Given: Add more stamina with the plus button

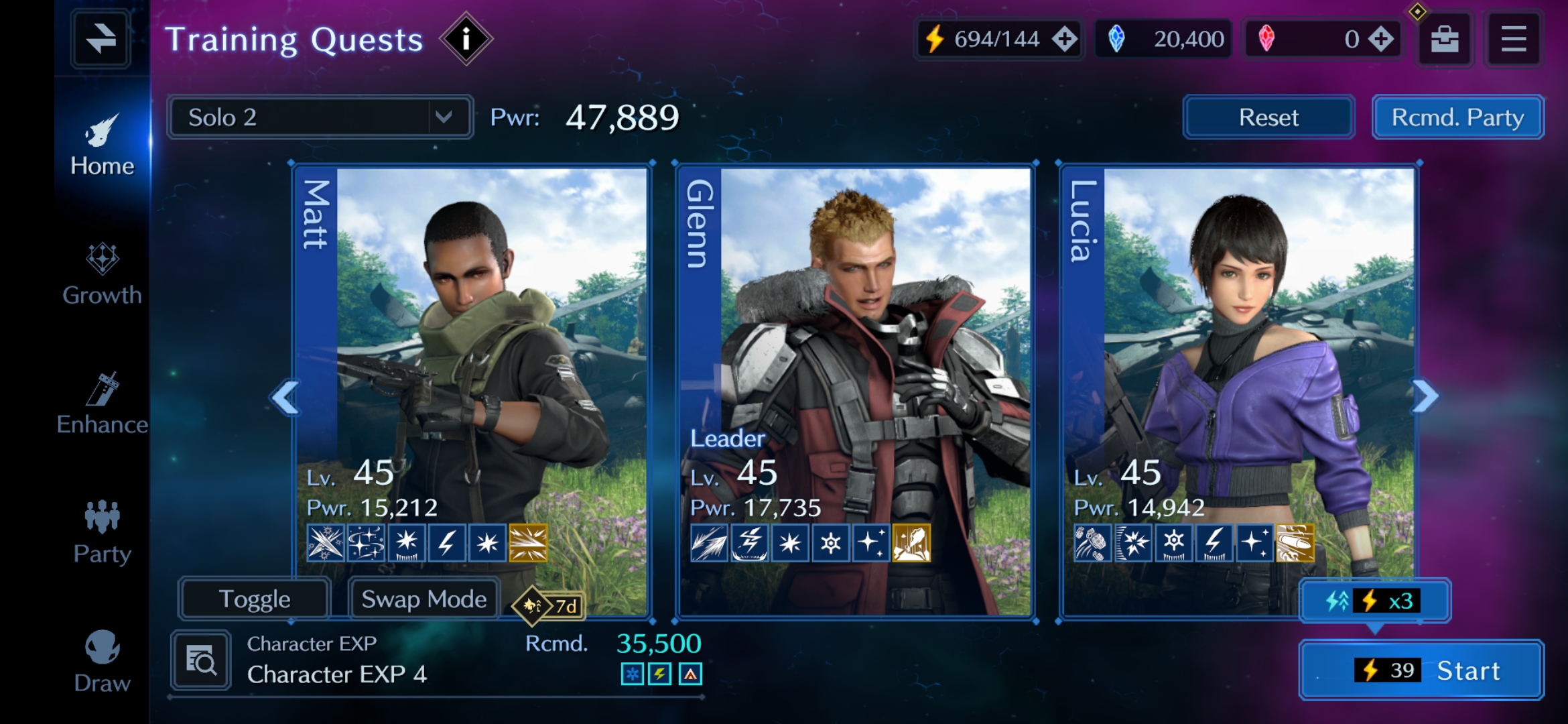Looking at the screenshot, I should tap(1064, 39).
